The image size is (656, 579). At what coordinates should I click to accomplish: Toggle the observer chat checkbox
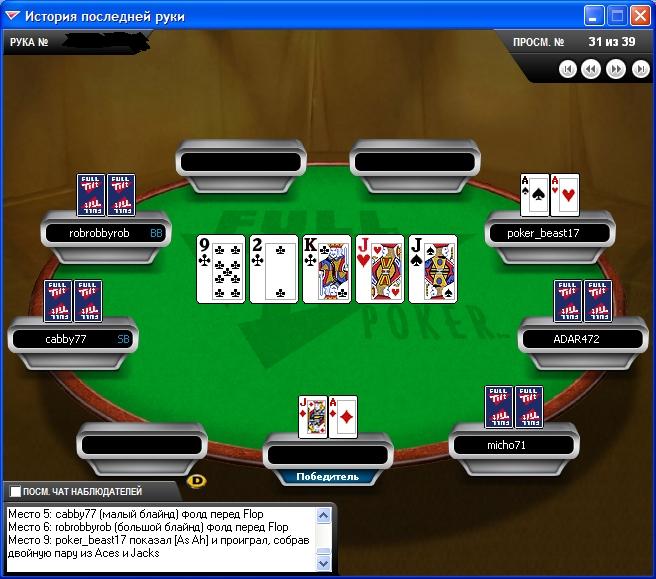point(15,492)
